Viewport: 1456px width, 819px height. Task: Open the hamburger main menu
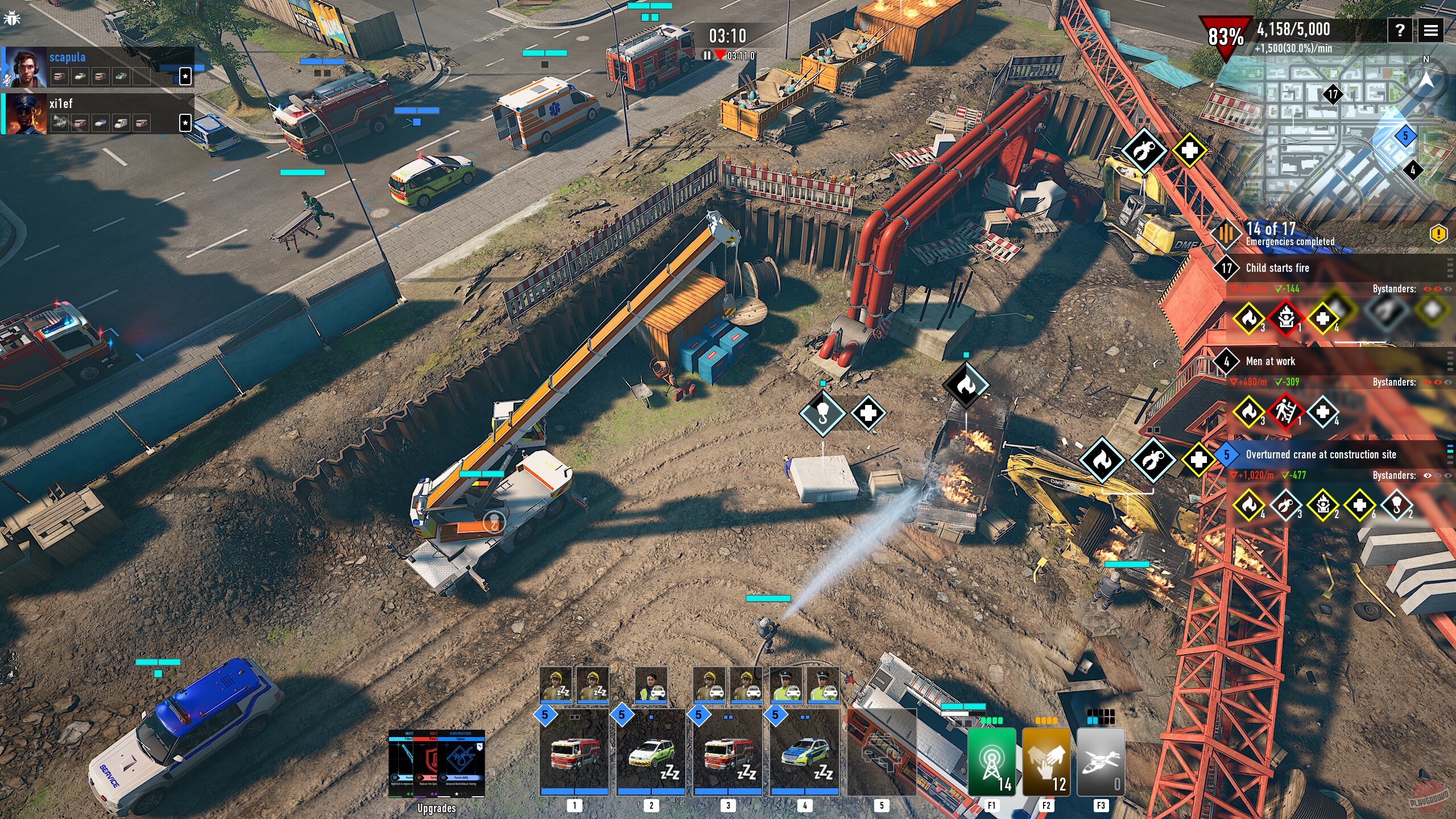point(1430,30)
